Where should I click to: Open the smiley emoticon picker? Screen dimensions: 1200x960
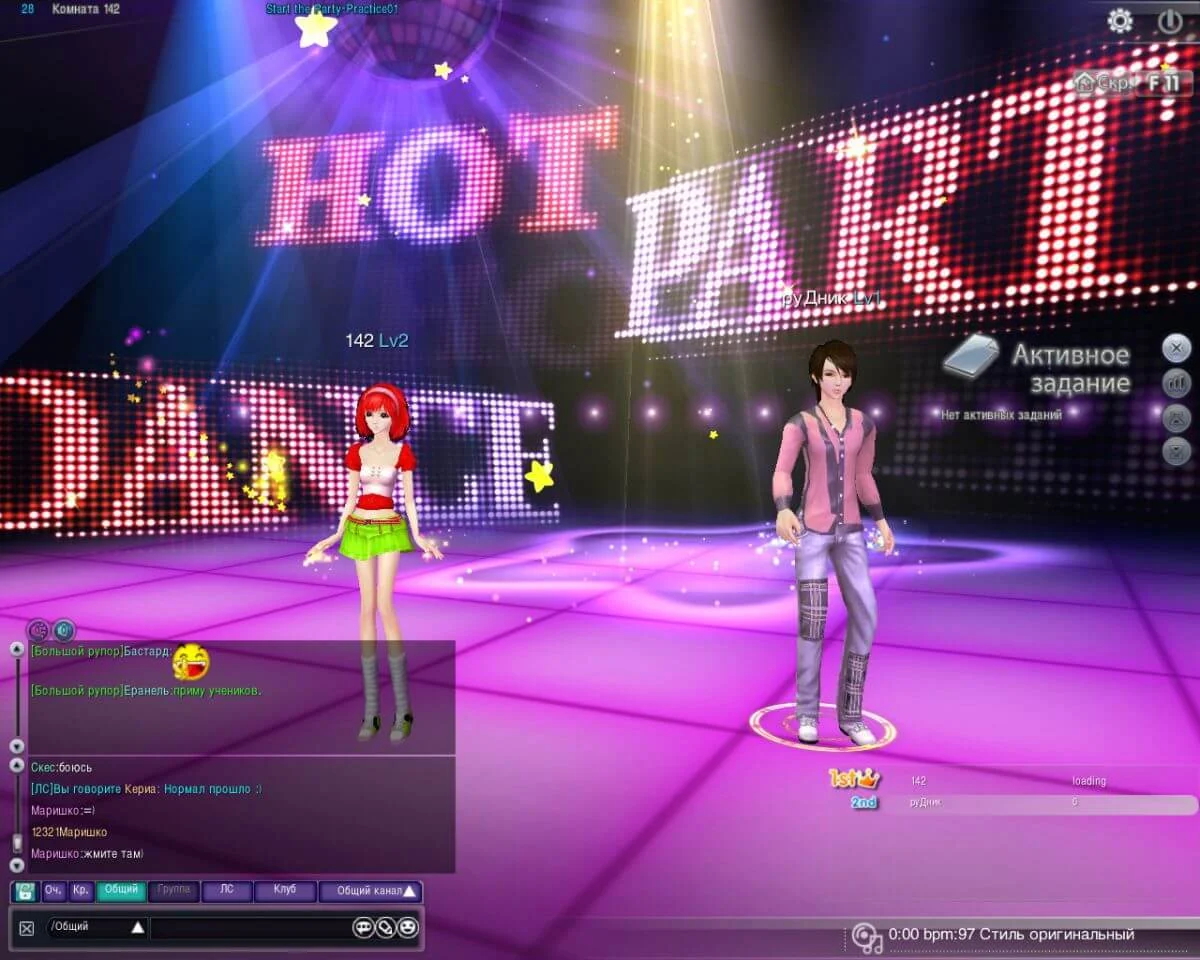coord(407,927)
